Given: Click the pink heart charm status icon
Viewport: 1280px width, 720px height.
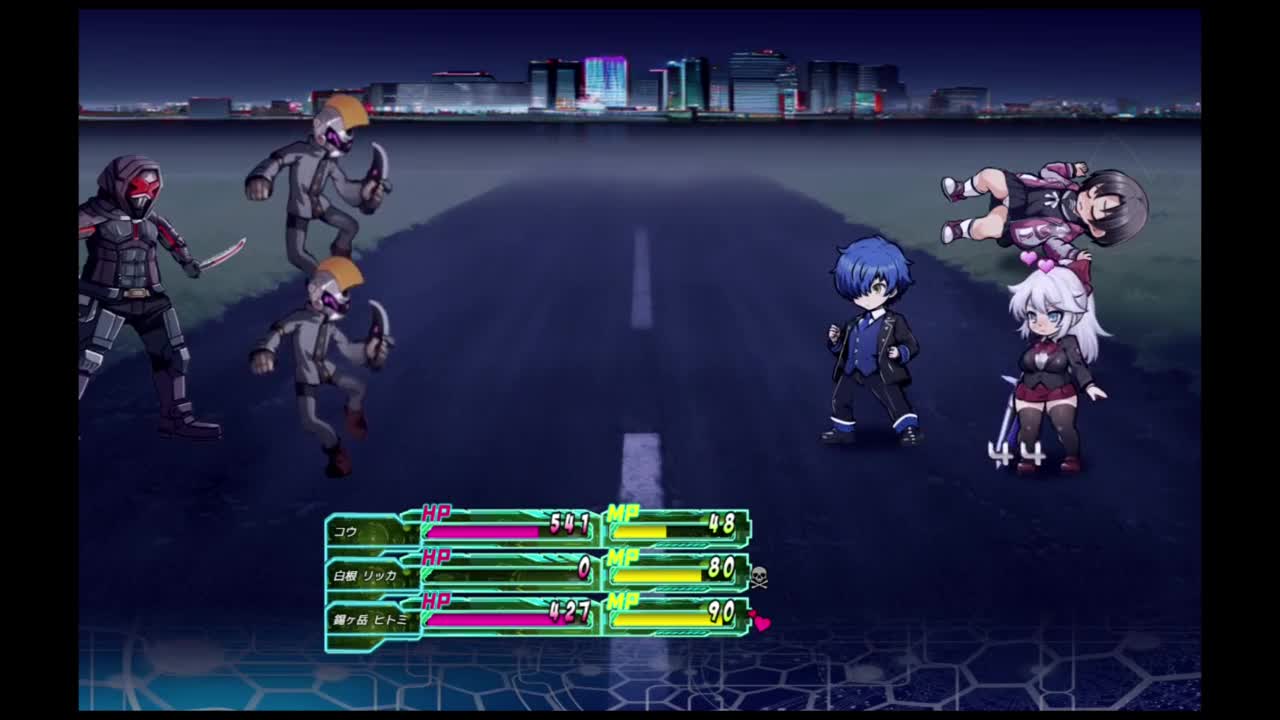Looking at the screenshot, I should click(761, 622).
